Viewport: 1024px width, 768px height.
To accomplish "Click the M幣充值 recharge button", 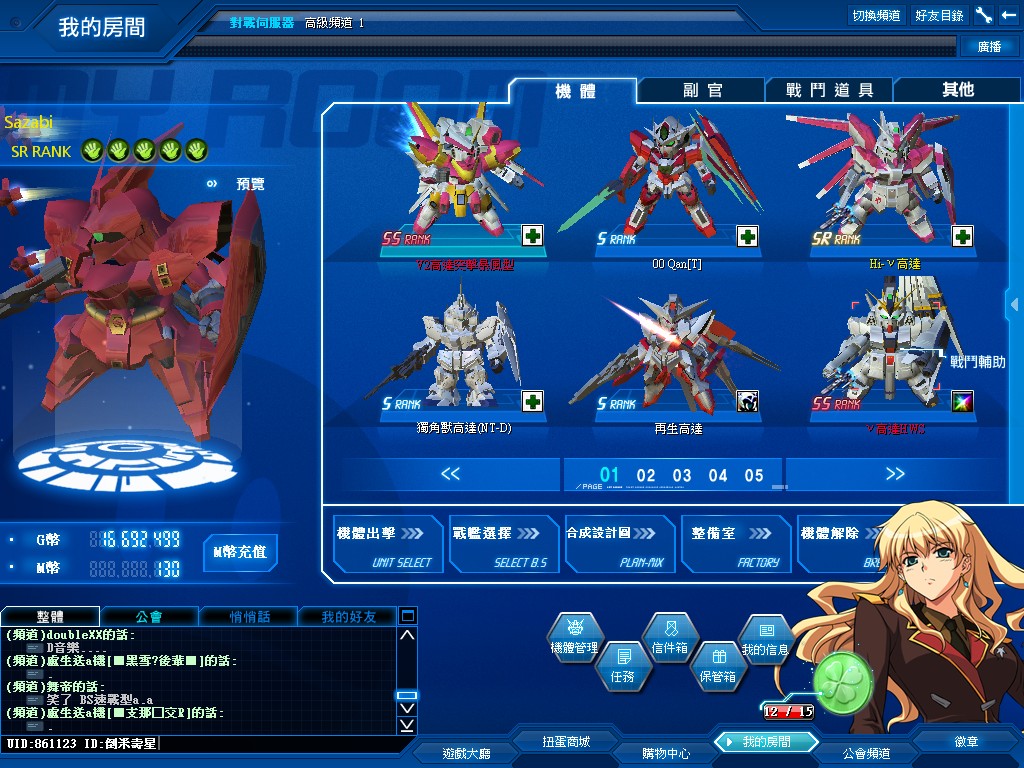I will coord(240,552).
